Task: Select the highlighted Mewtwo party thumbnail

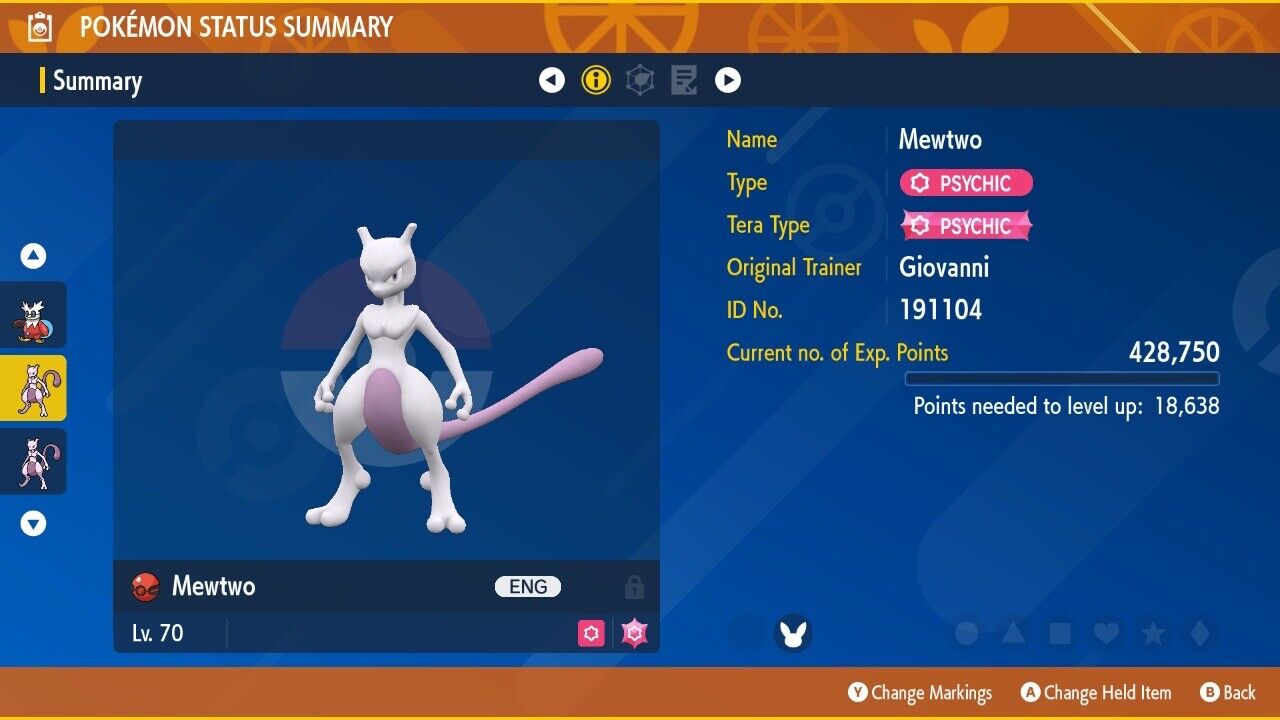Action: [34, 388]
